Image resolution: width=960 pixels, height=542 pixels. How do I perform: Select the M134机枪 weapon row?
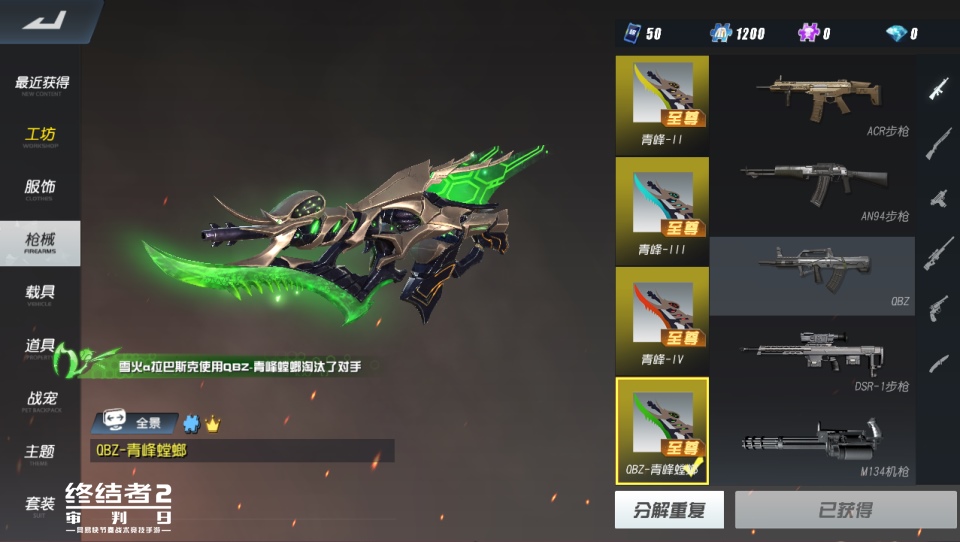point(812,442)
